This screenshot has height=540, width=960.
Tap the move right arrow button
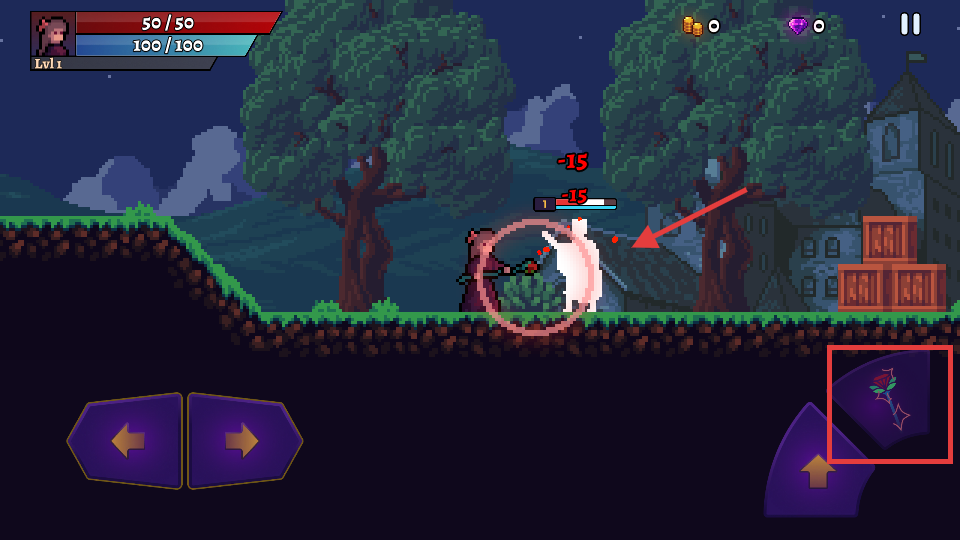pyautogui.click(x=243, y=441)
